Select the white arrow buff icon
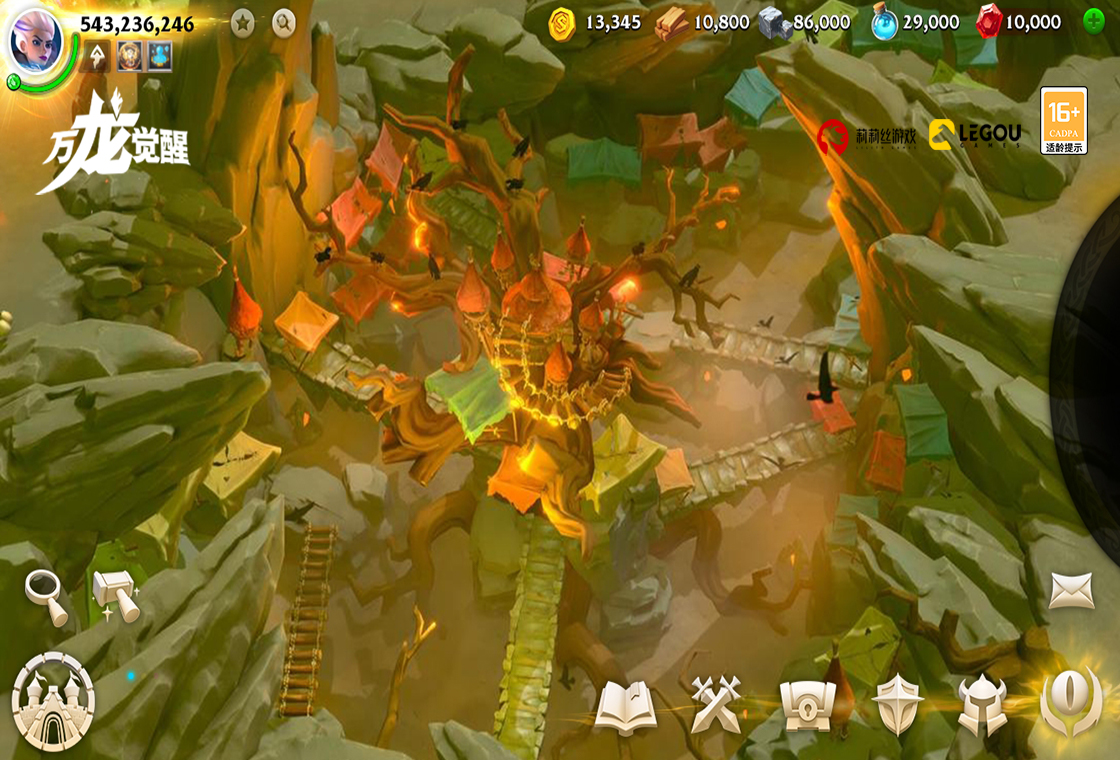Viewport: 1120px width, 760px height. click(x=98, y=57)
